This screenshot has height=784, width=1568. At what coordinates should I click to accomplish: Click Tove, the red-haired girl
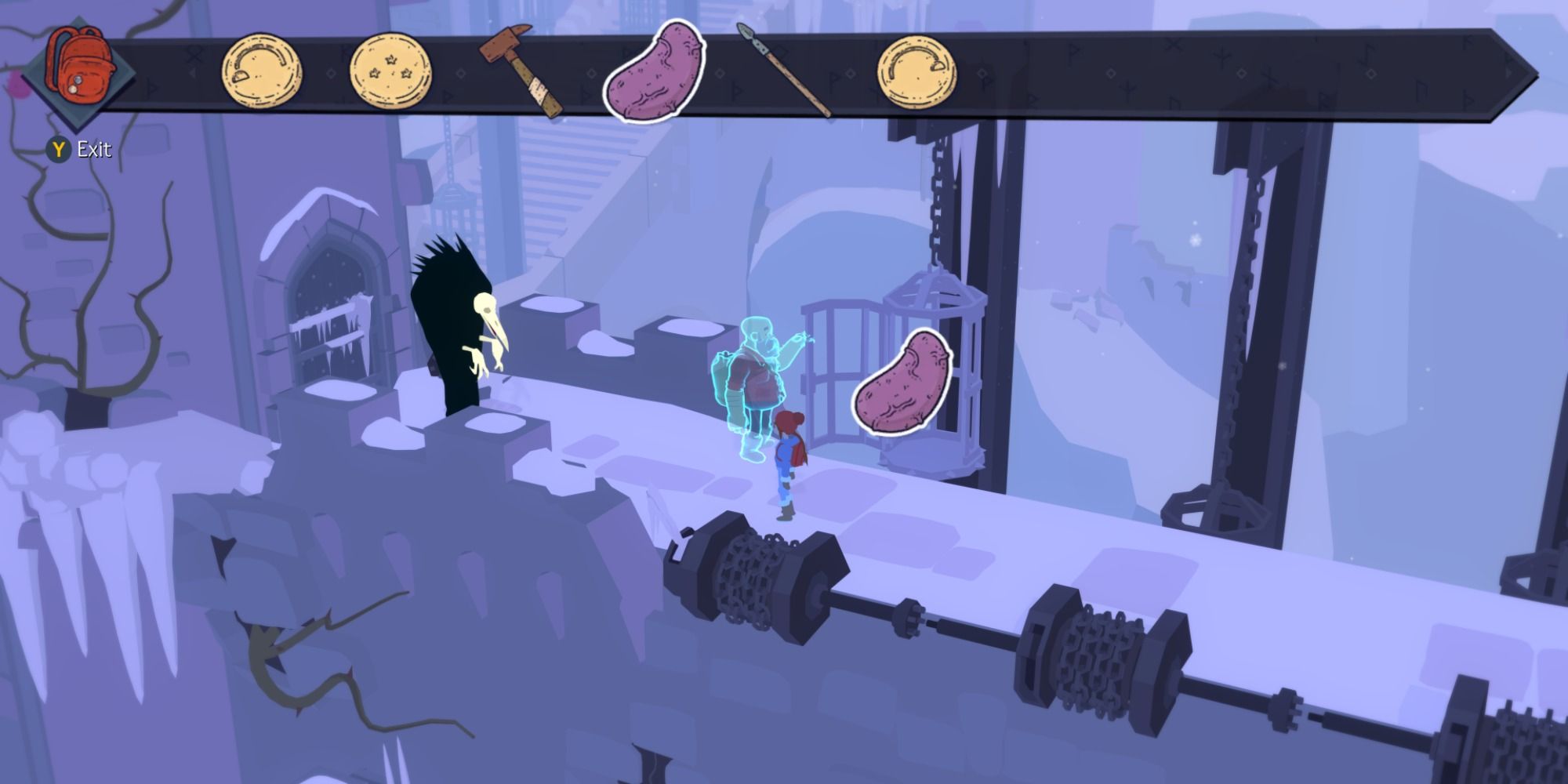click(x=788, y=455)
